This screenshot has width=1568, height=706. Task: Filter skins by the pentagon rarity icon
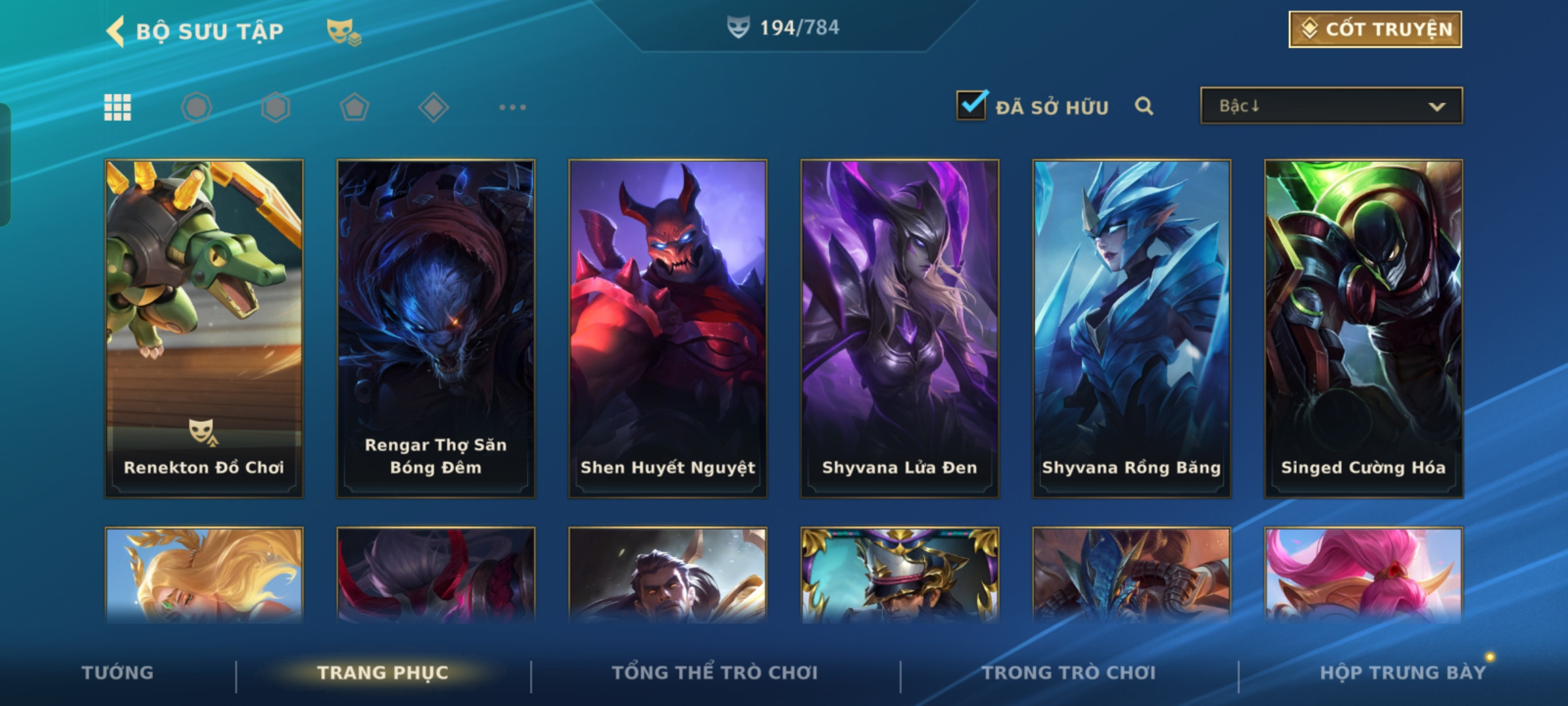click(354, 107)
